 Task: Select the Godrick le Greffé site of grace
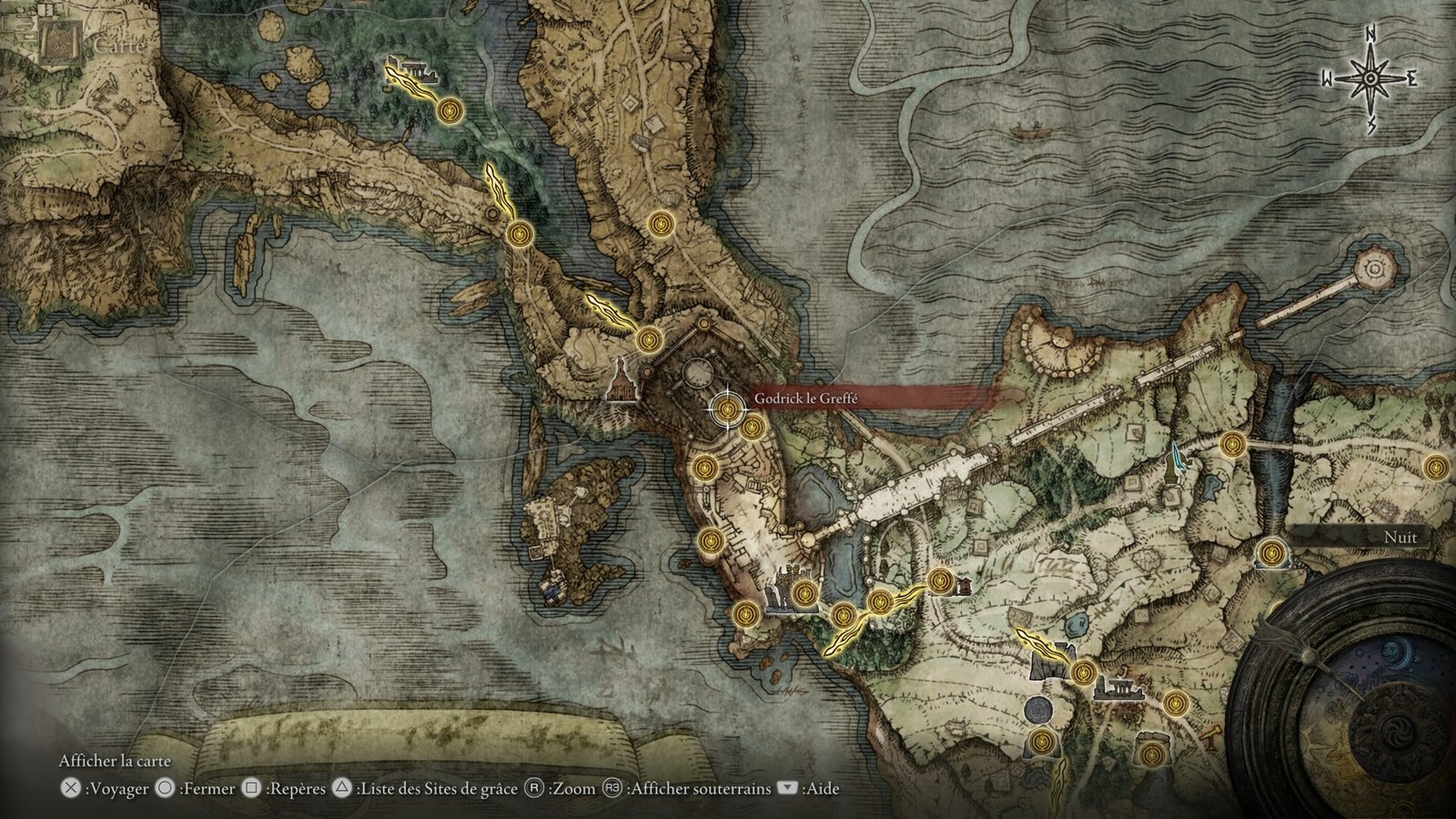[x=726, y=410]
